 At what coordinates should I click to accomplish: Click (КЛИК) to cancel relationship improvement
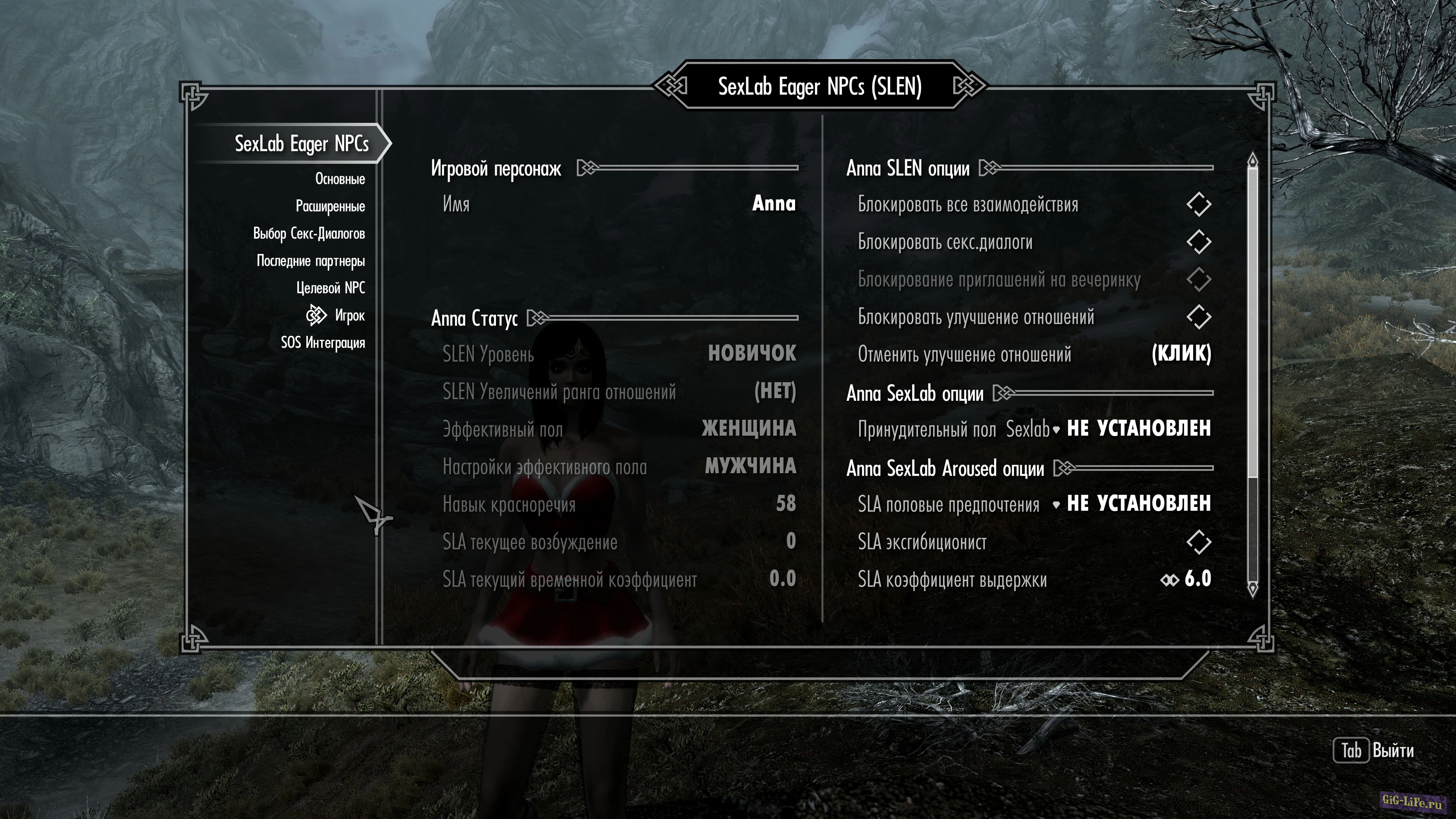coord(1181,355)
